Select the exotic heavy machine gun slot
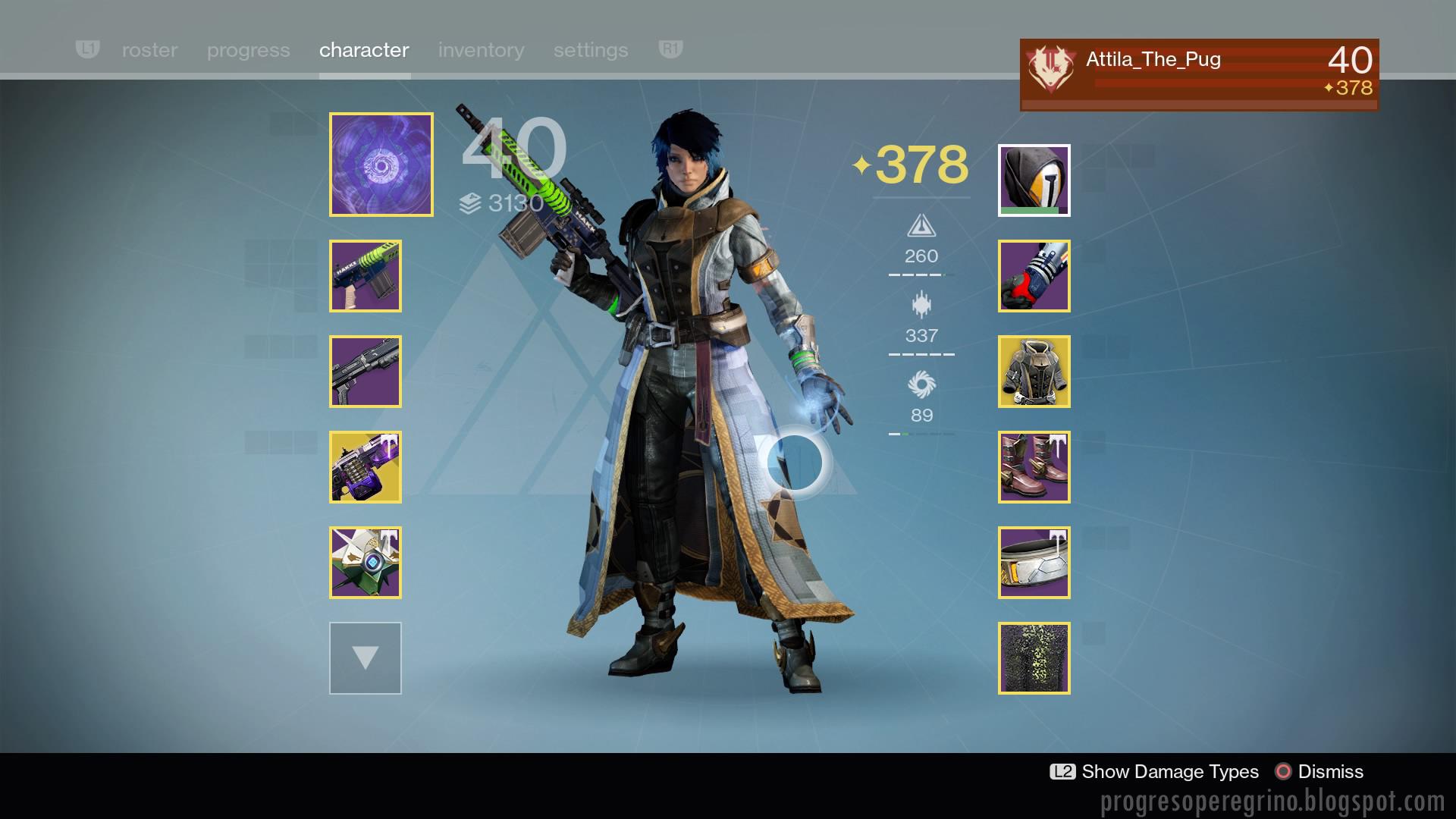Screen dimensions: 1456x819 click(366, 467)
